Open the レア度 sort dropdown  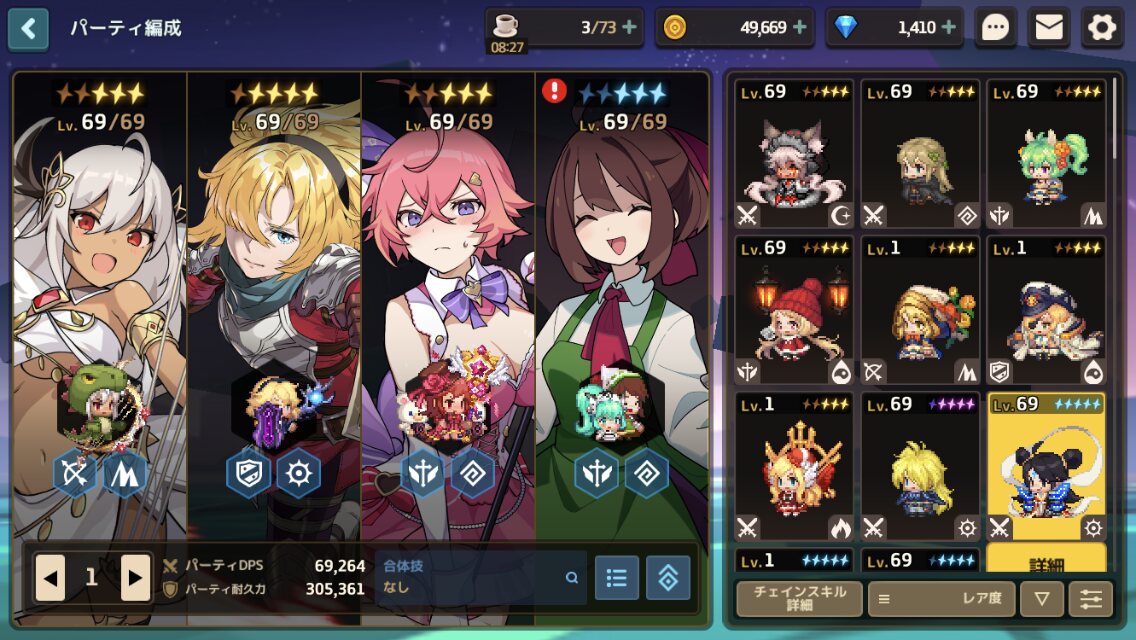point(941,598)
